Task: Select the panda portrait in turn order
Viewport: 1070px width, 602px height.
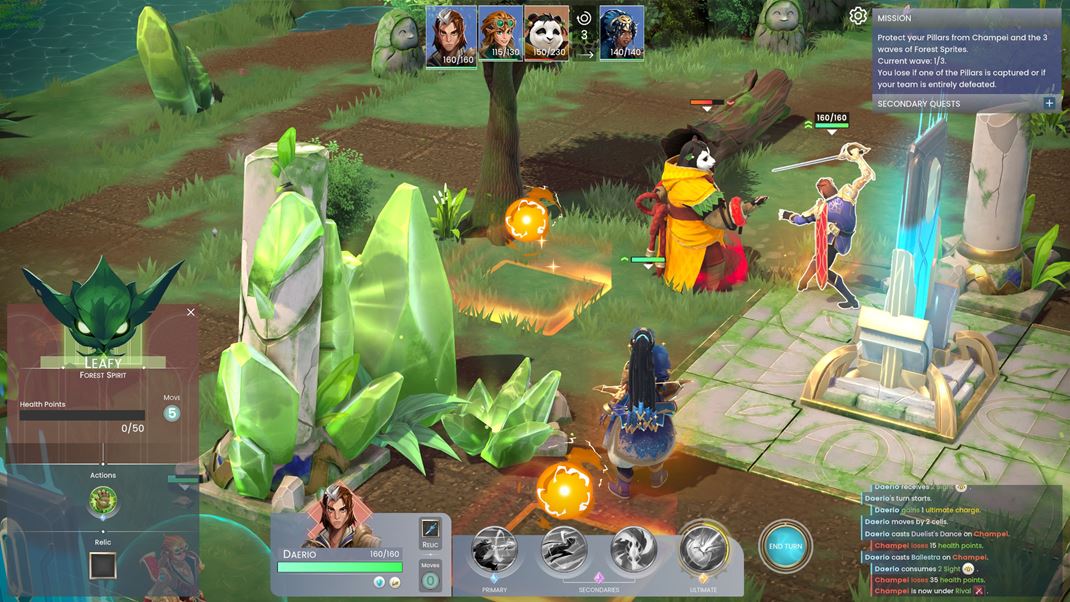Action: [546, 36]
